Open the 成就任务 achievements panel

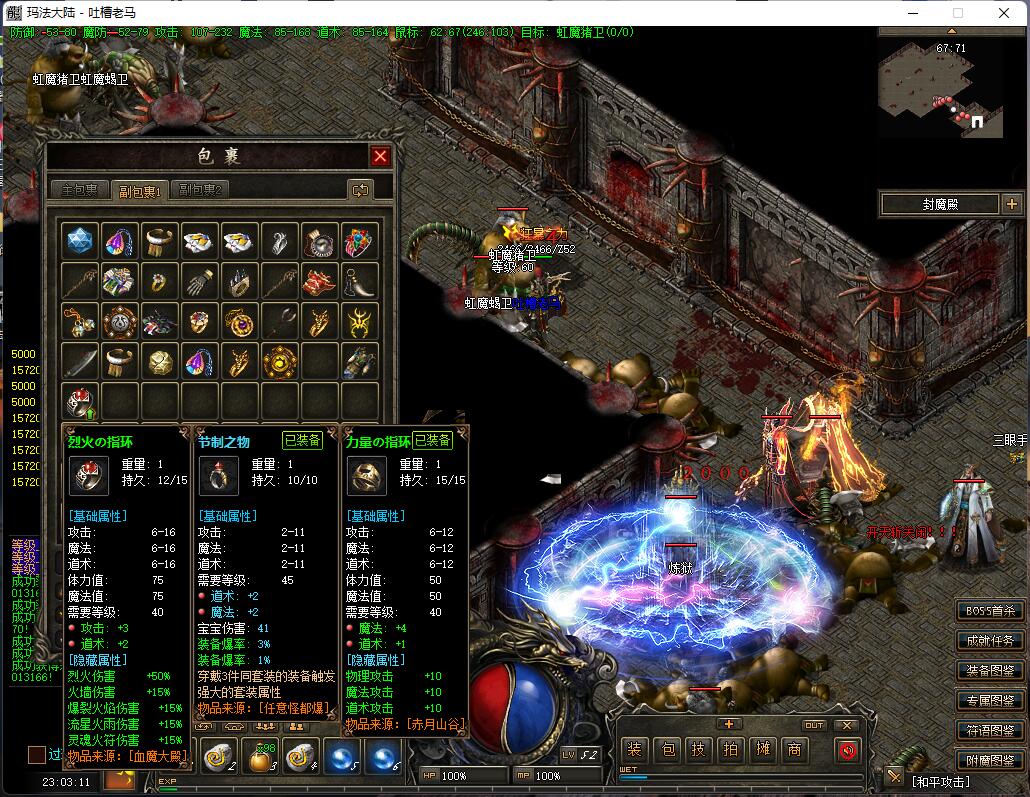tap(990, 641)
